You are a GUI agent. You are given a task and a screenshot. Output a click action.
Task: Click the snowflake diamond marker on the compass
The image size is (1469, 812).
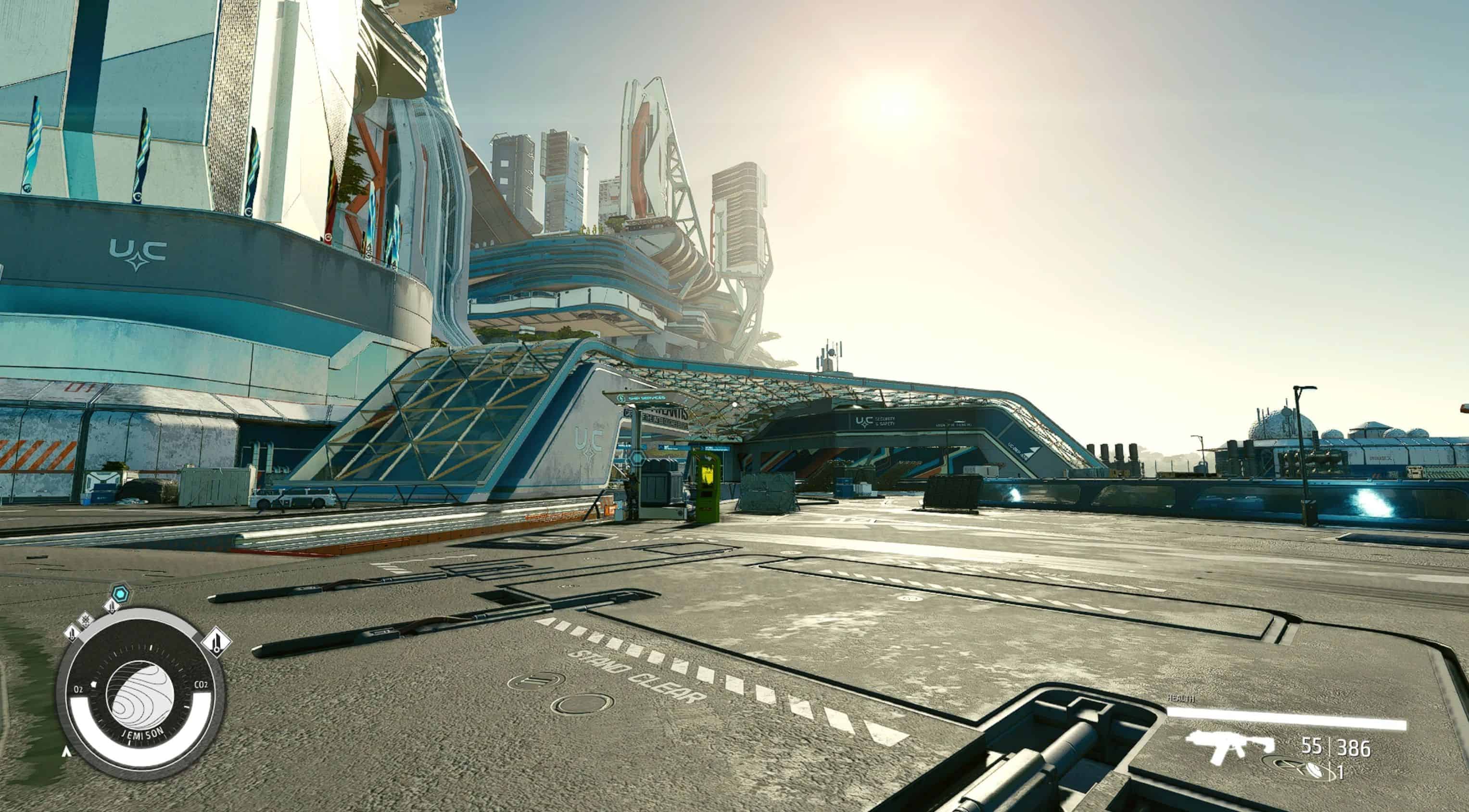pos(86,619)
